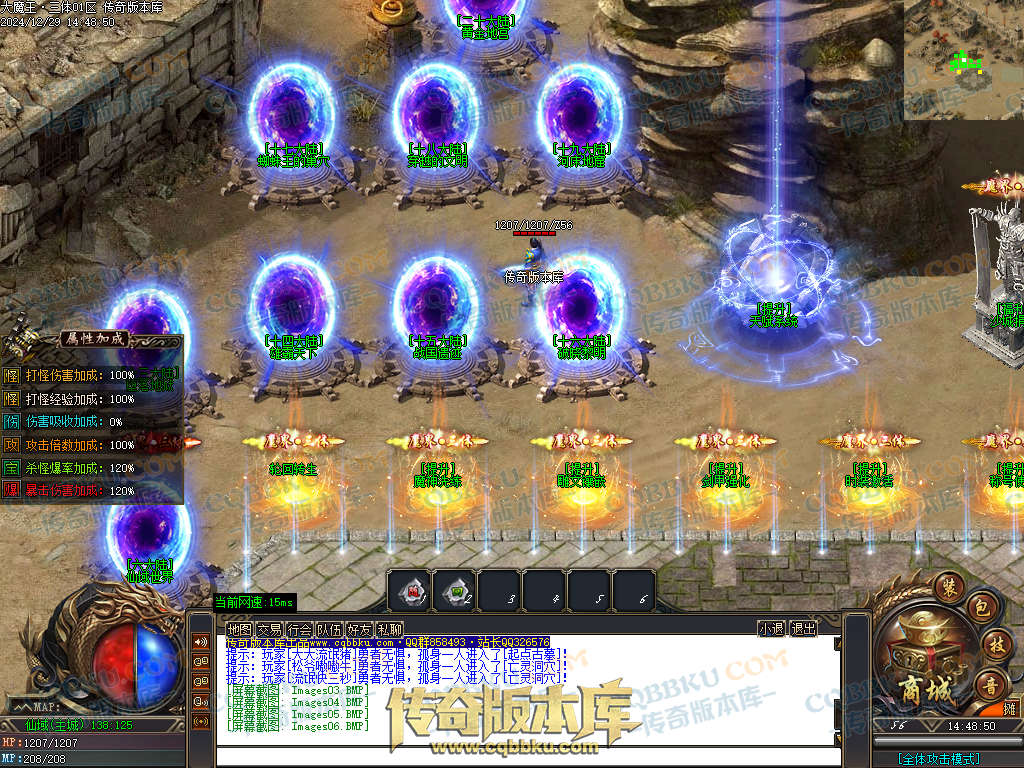Use the green item in hotbar slot 2

[455, 590]
